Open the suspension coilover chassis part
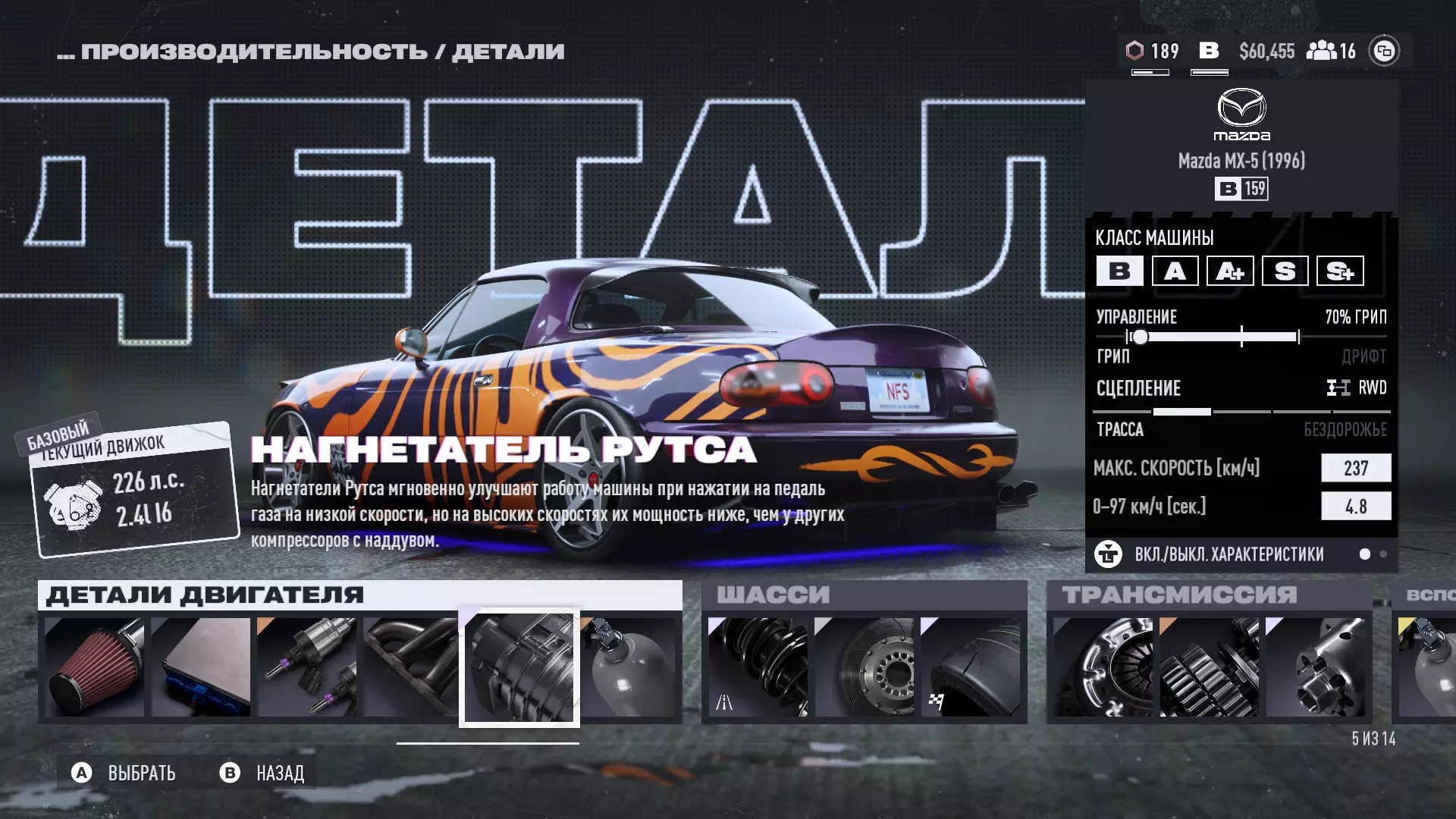This screenshot has width=1456, height=819. [x=758, y=667]
